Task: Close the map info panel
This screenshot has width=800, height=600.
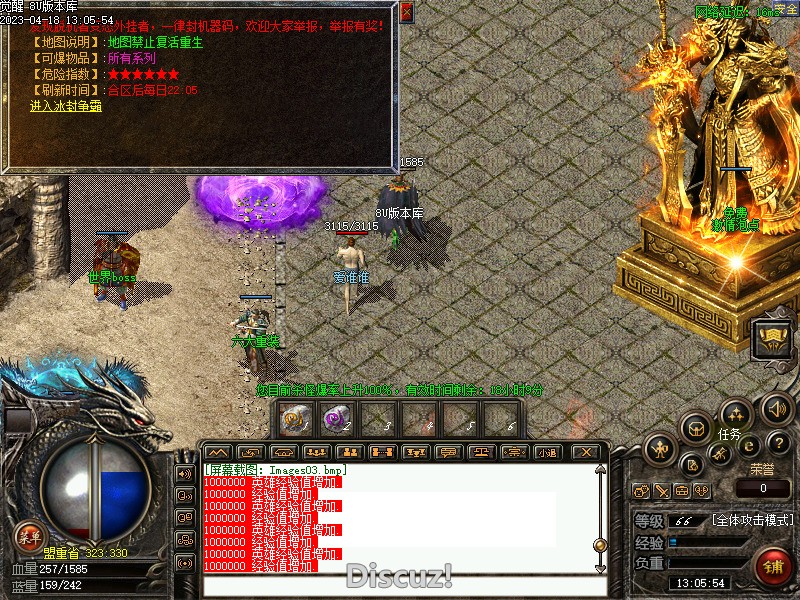Action: [406, 12]
